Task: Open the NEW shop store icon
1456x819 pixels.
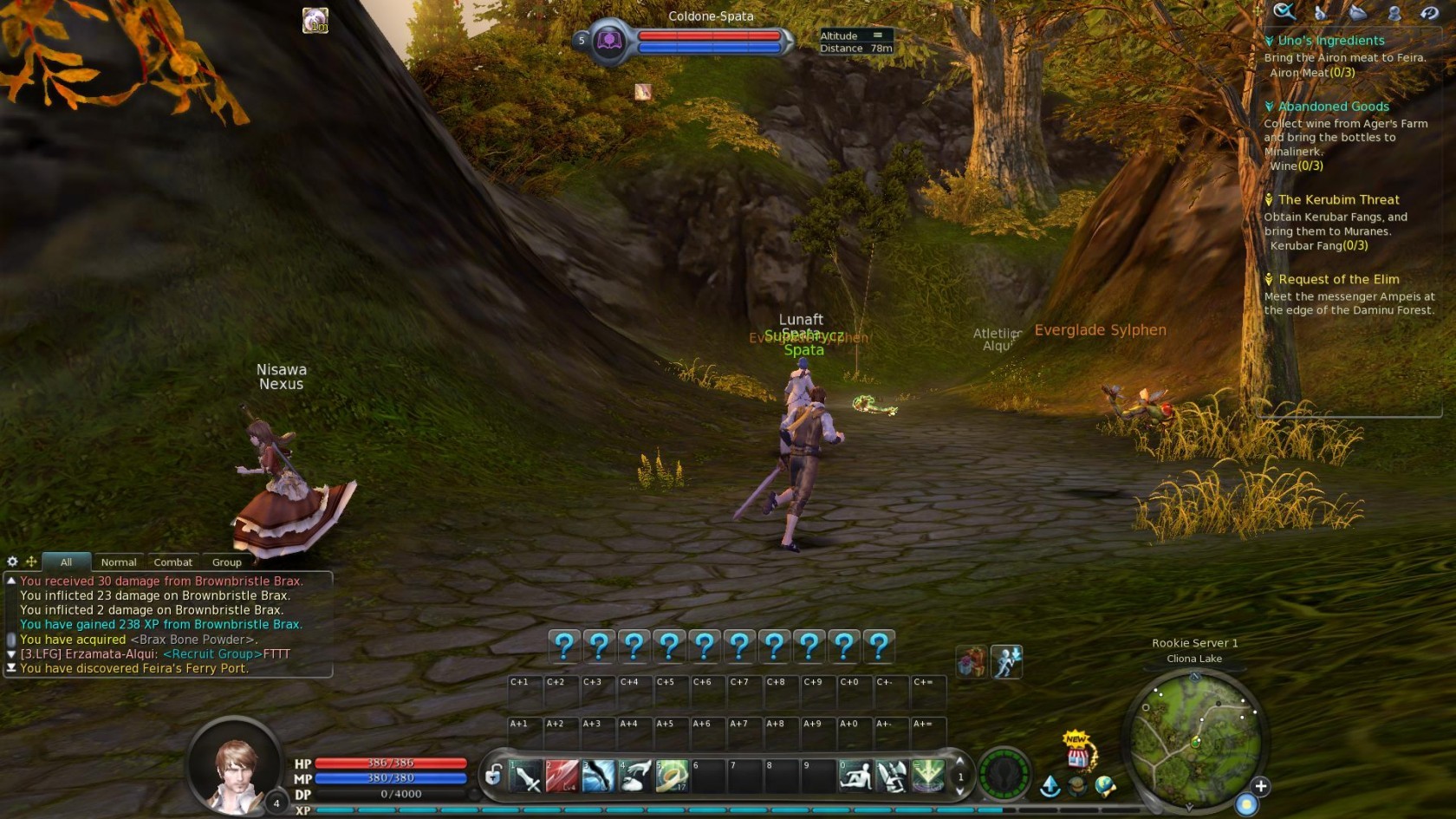Action: tap(1077, 752)
